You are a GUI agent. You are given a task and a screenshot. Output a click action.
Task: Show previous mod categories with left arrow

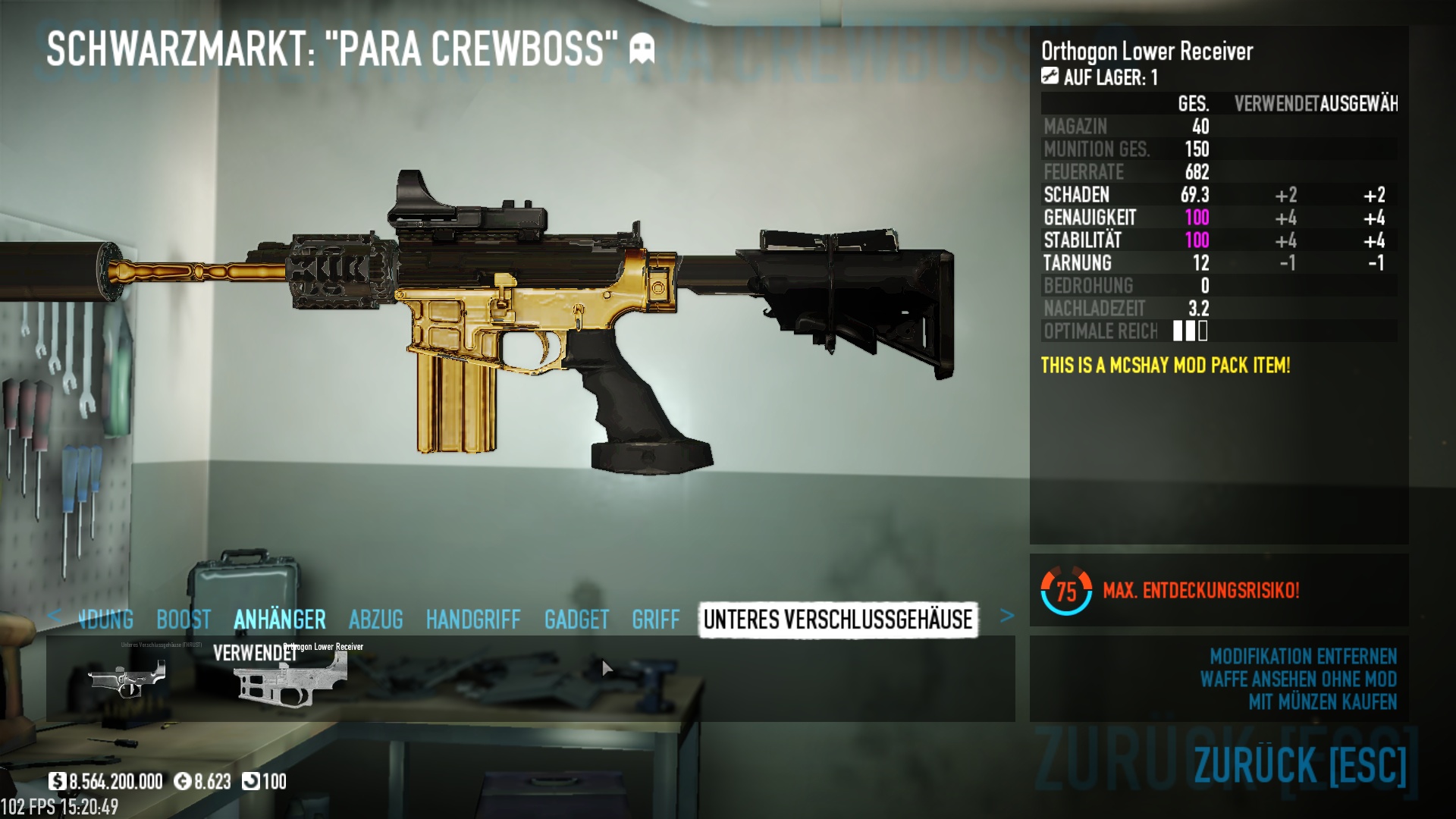click(54, 616)
